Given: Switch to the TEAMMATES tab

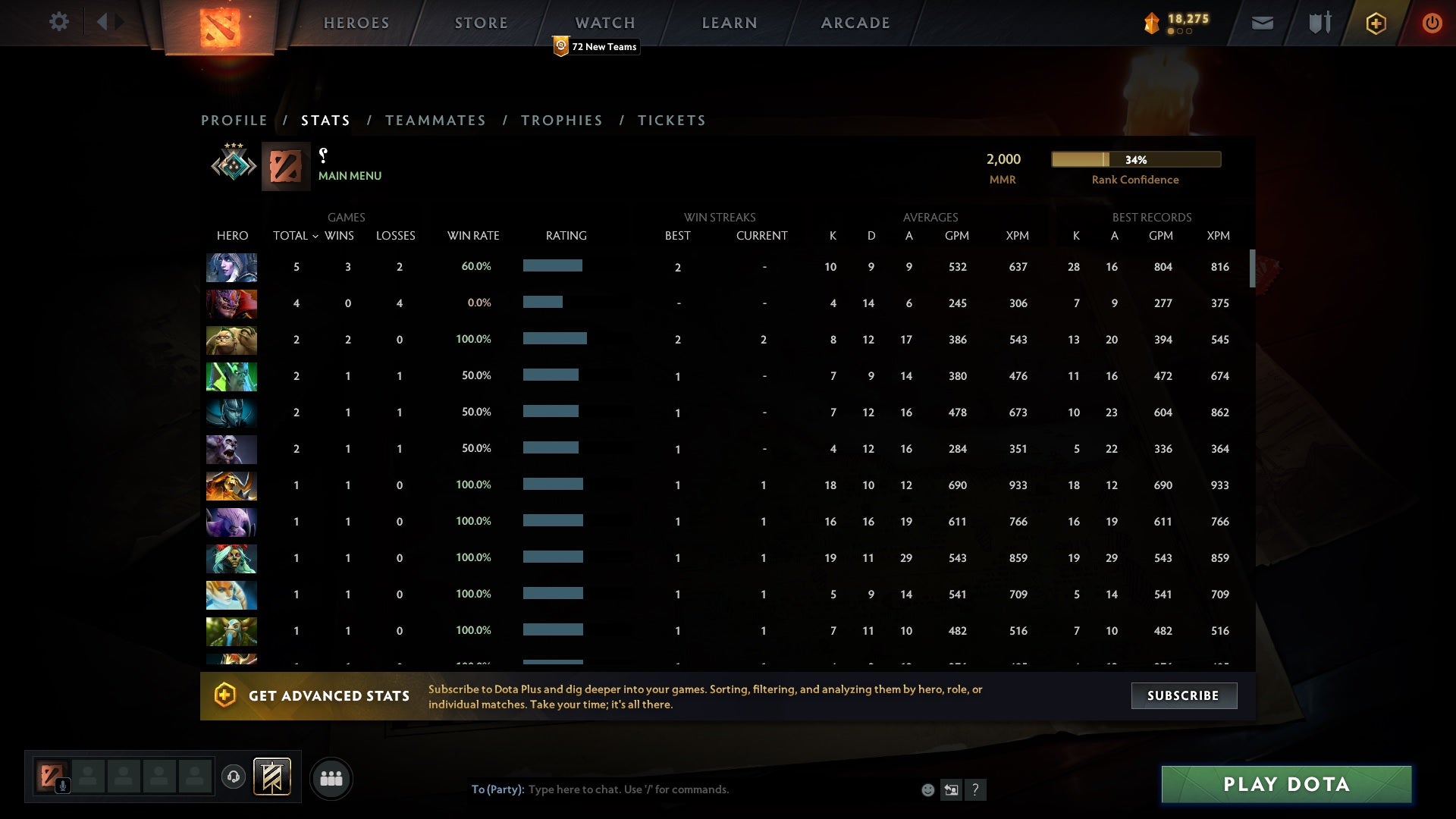Looking at the screenshot, I should (435, 120).
